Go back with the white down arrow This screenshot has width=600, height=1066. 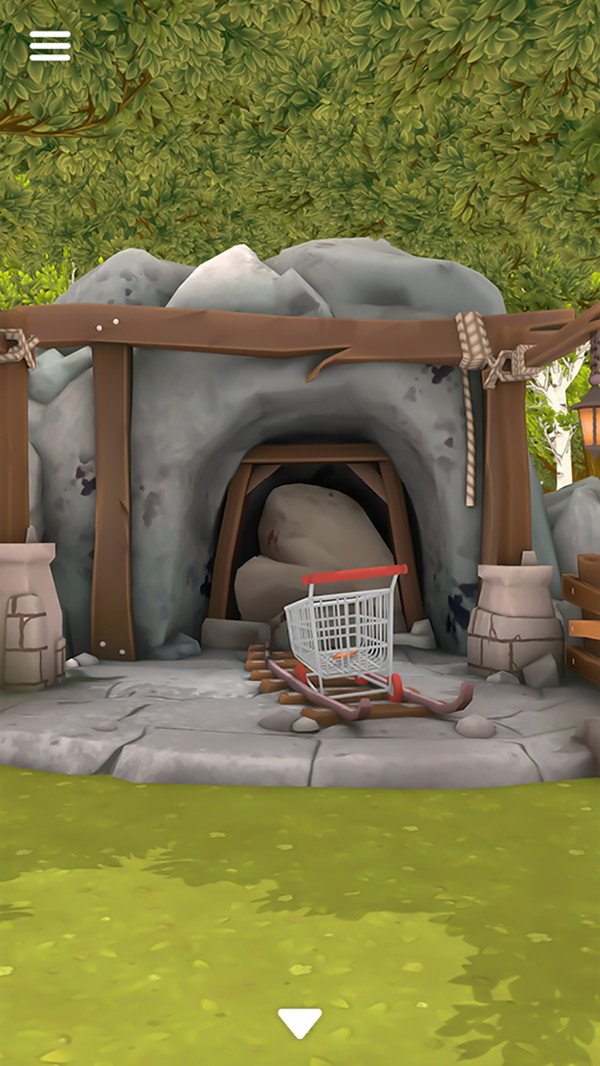(x=299, y=1022)
